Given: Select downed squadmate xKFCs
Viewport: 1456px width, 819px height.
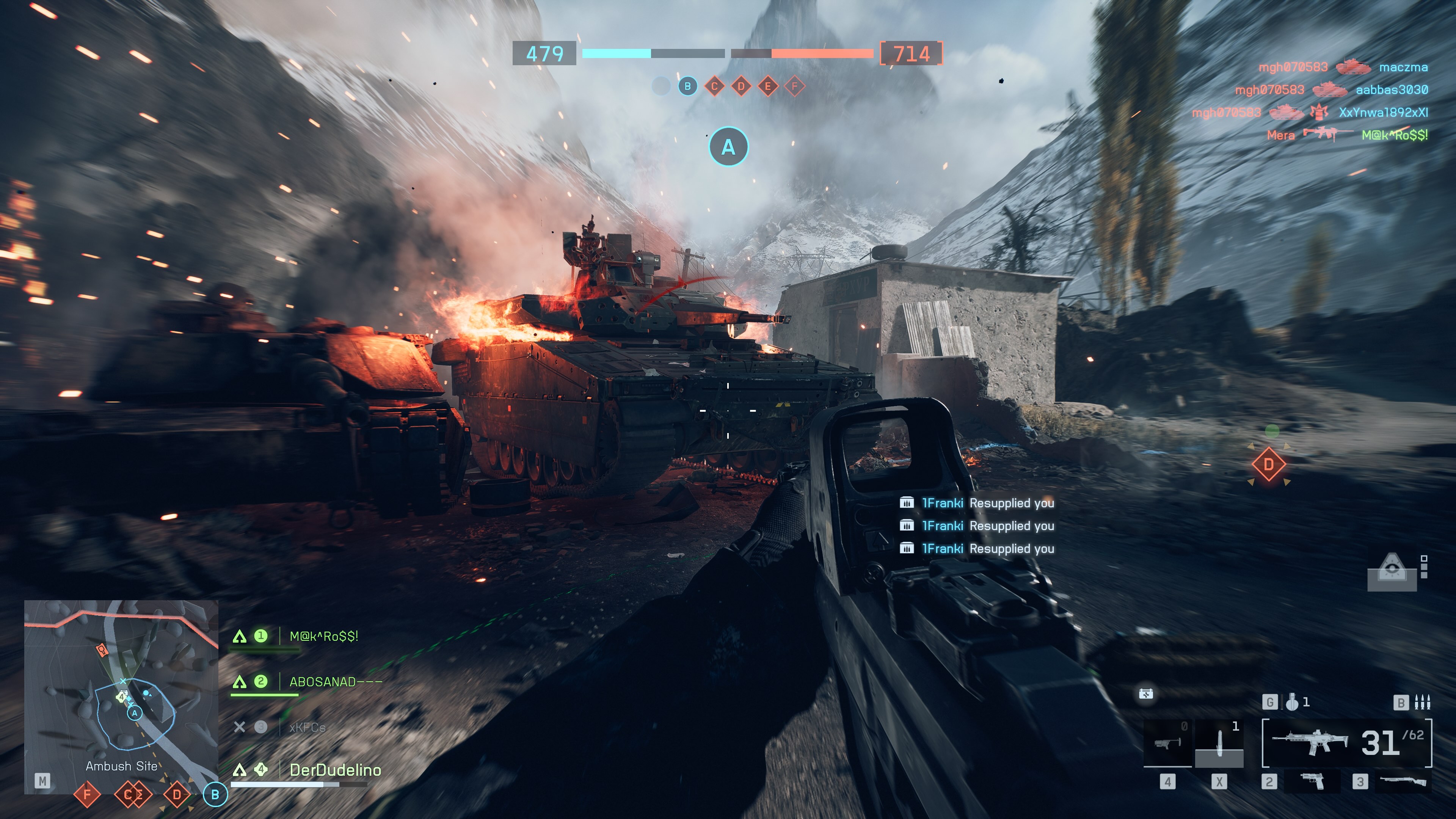Looking at the screenshot, I should click(307, 728).
